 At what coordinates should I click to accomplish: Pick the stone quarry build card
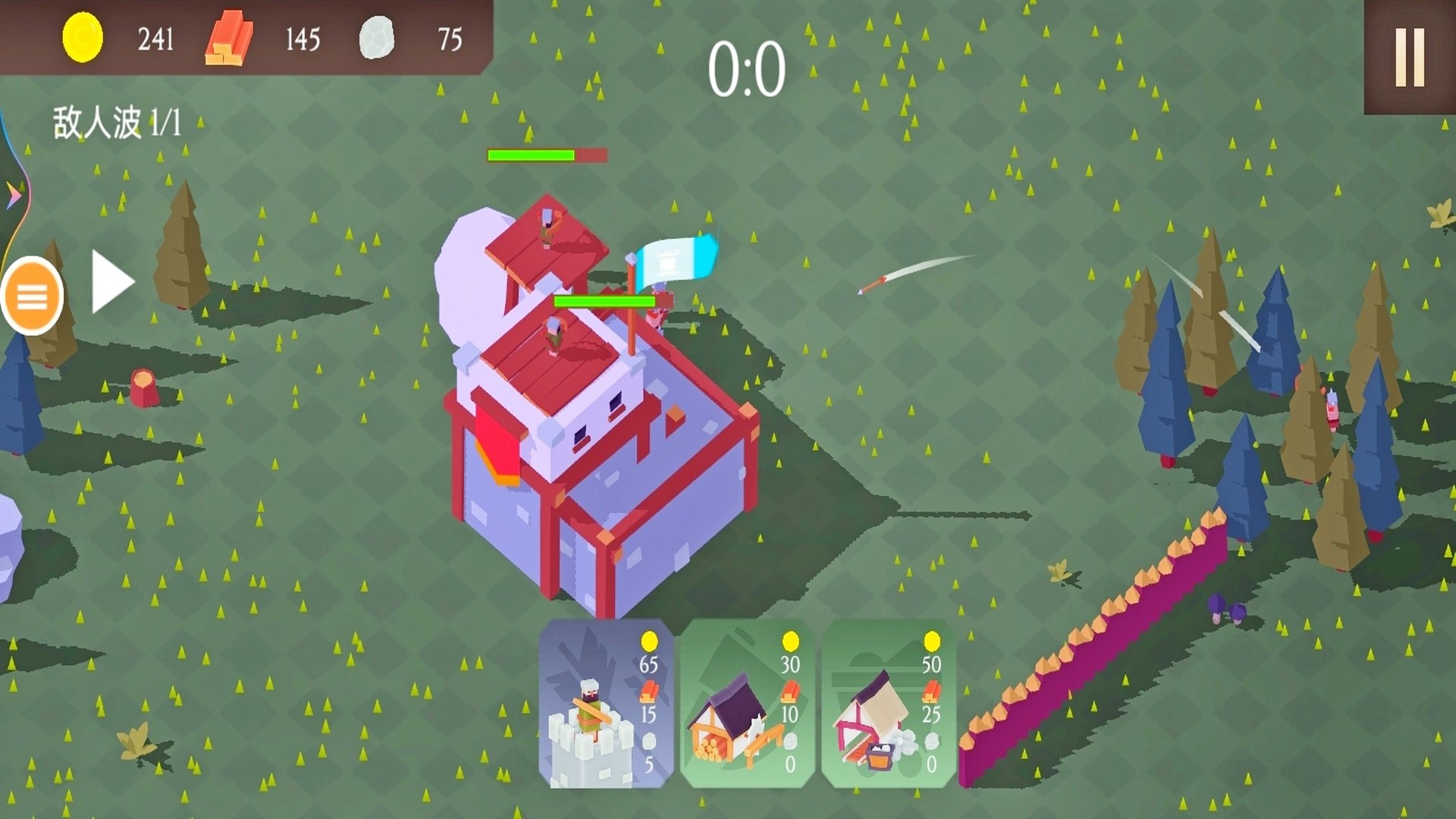(888, 704)
